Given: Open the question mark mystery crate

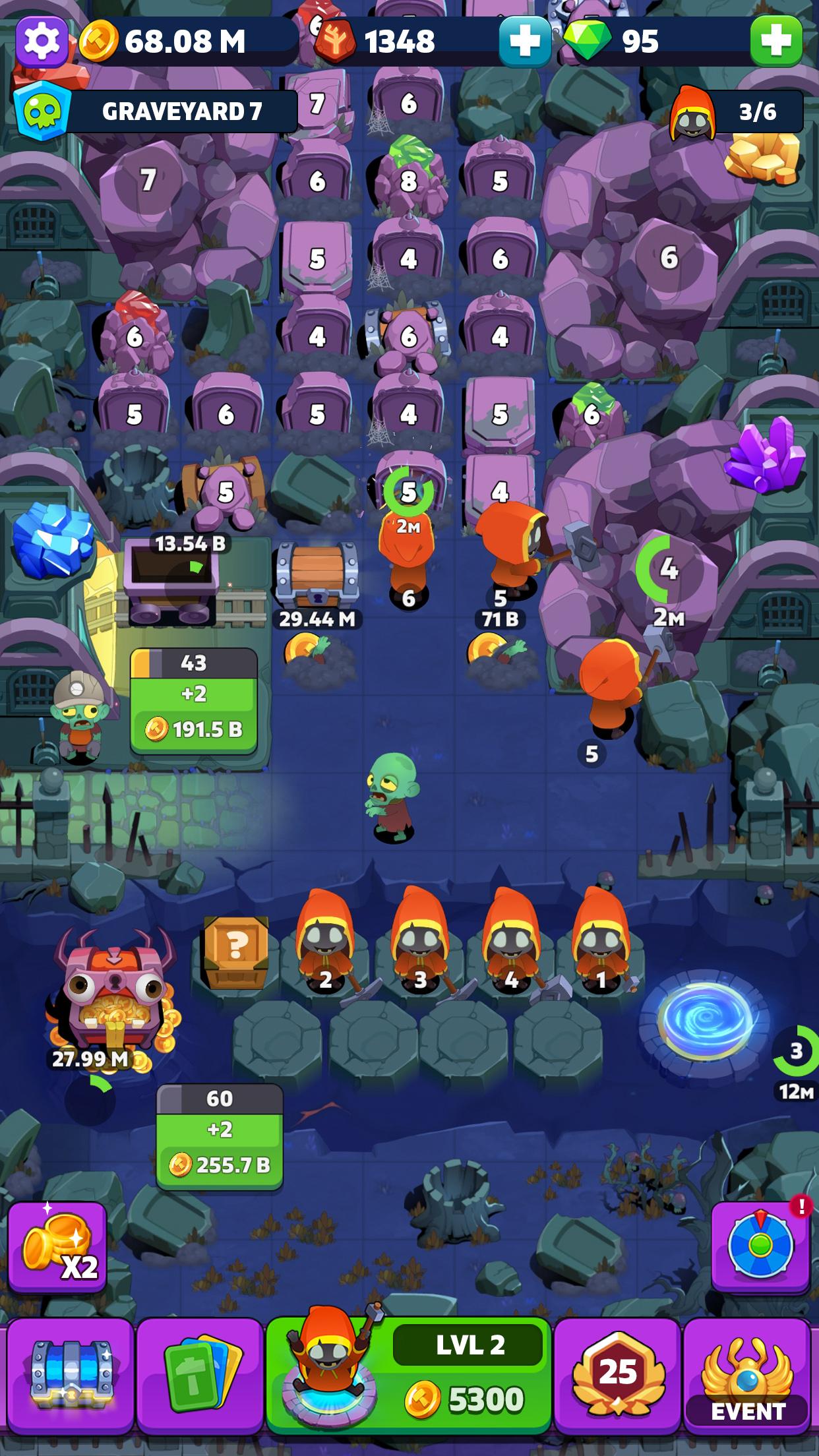Looking at the screenshot, I should pos(235,950).
